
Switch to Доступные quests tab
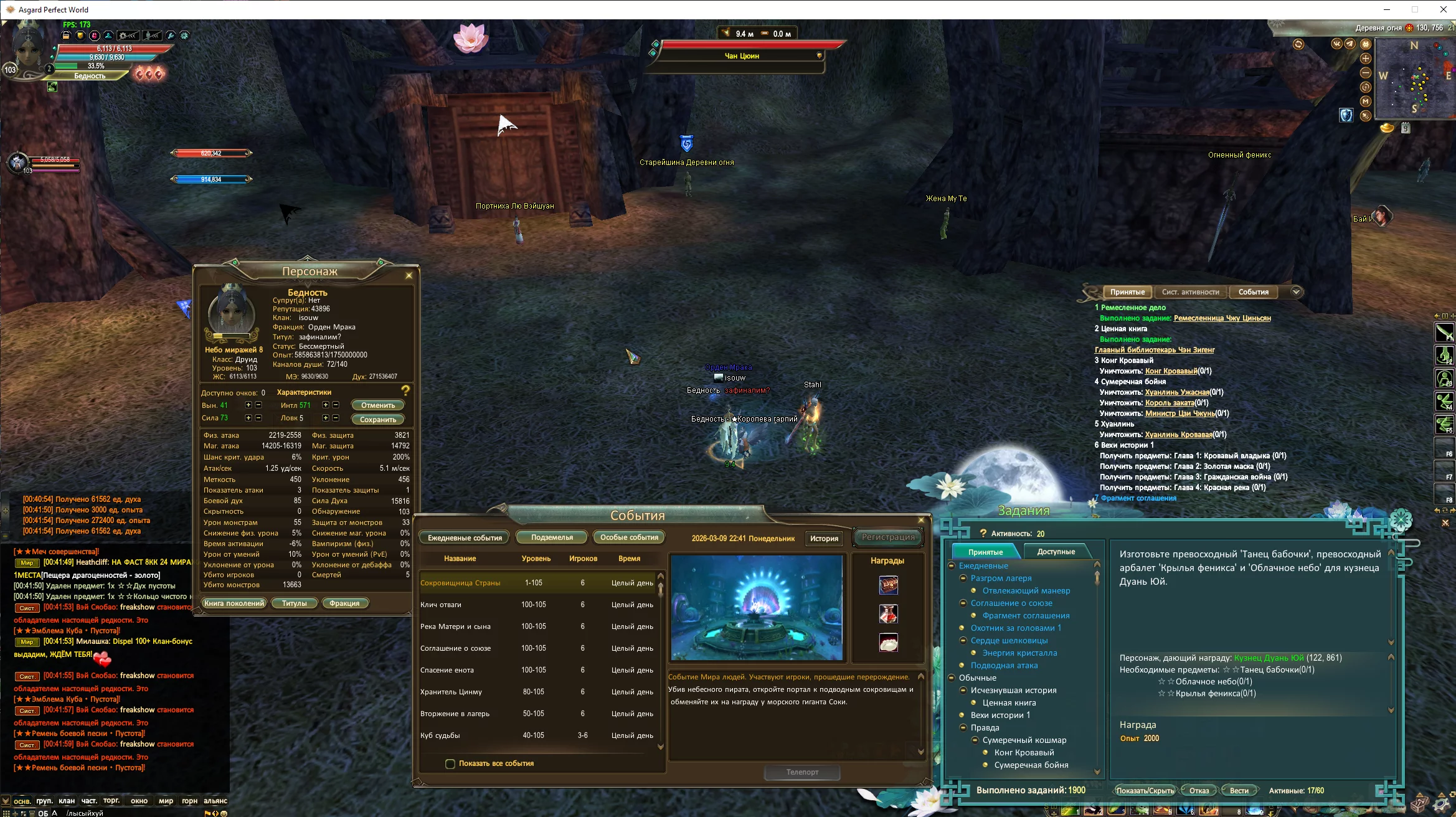click(x=1056, y=552)
